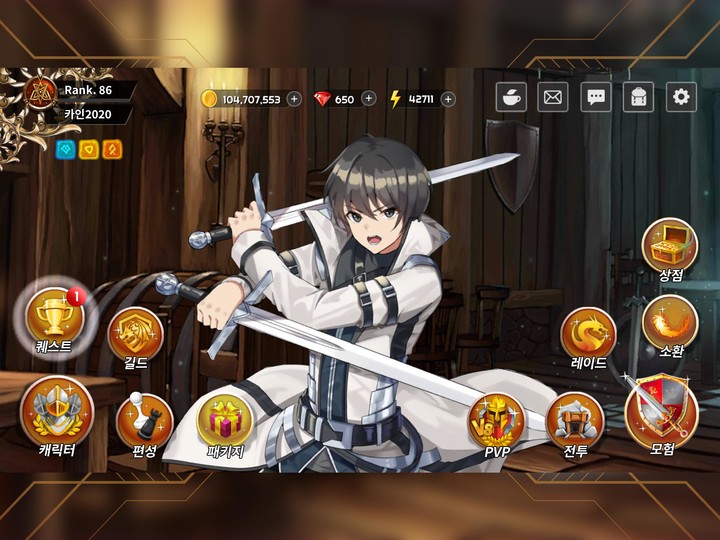Start 모험 (Adventure) mode
Screen dimensions: 720x540
tap(661, 411)
